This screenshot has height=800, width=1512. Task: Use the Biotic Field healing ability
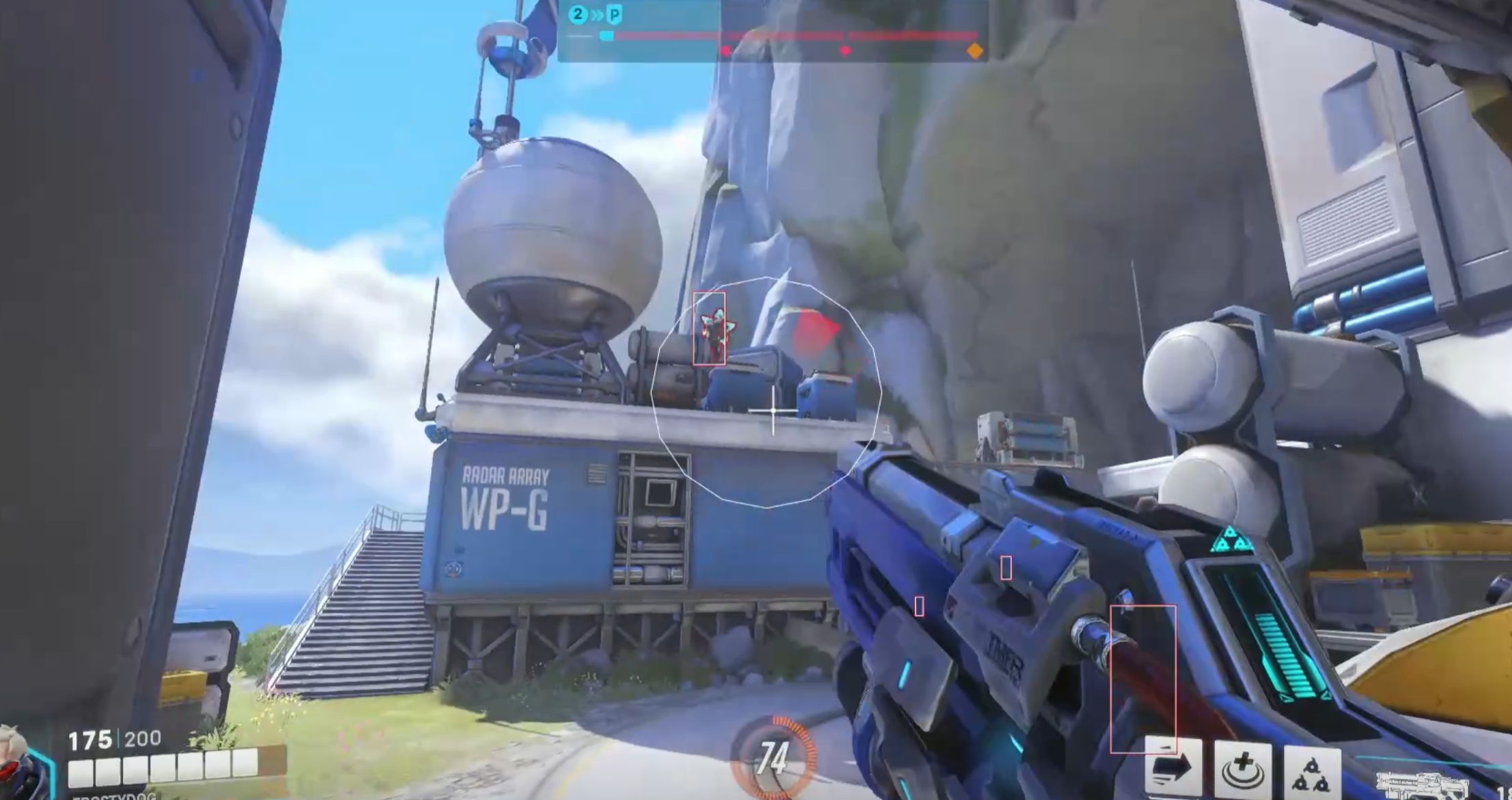tap(1243, 769)
